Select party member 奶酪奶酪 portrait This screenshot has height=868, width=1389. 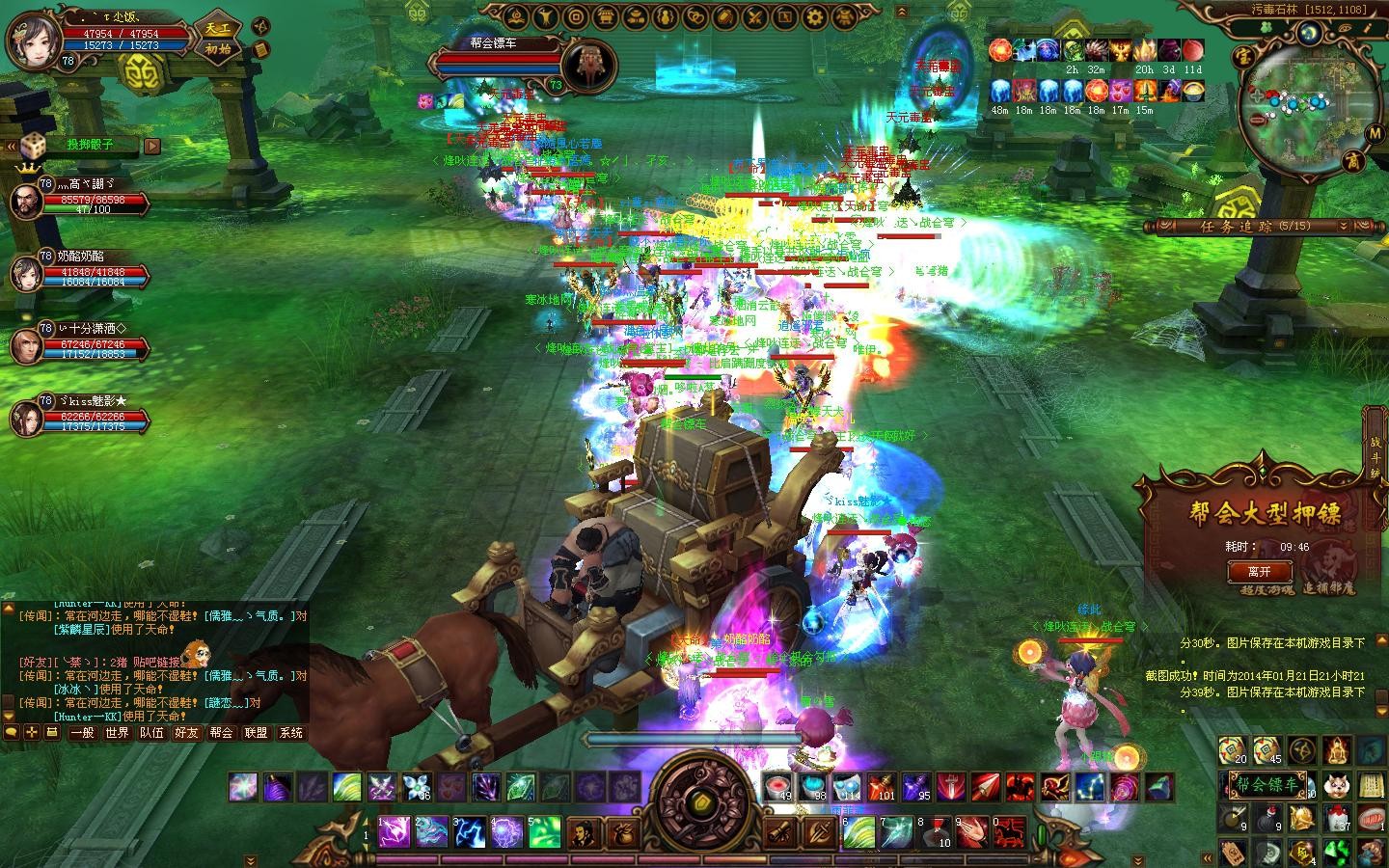tap(26, 273)
